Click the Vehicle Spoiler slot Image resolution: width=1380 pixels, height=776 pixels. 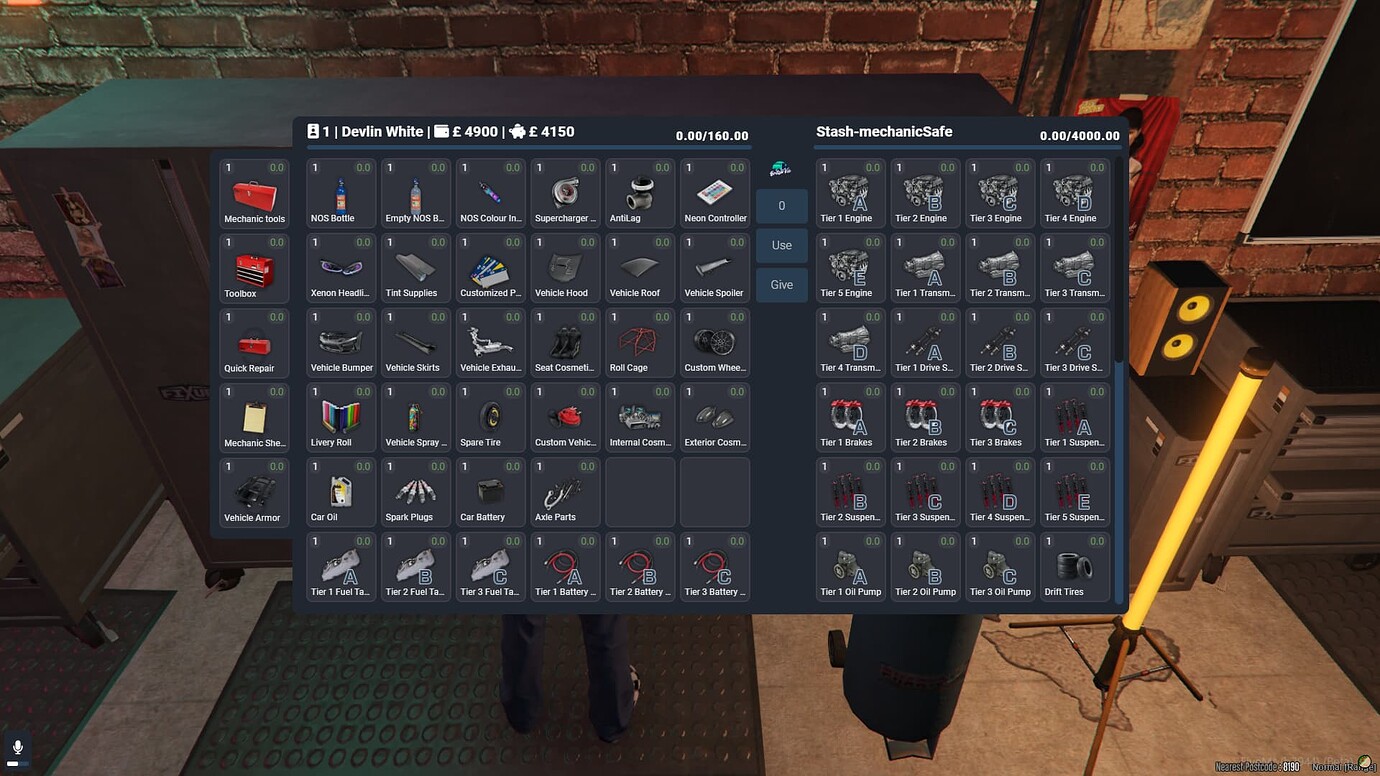pyautogui.click(x=715, y=265)
